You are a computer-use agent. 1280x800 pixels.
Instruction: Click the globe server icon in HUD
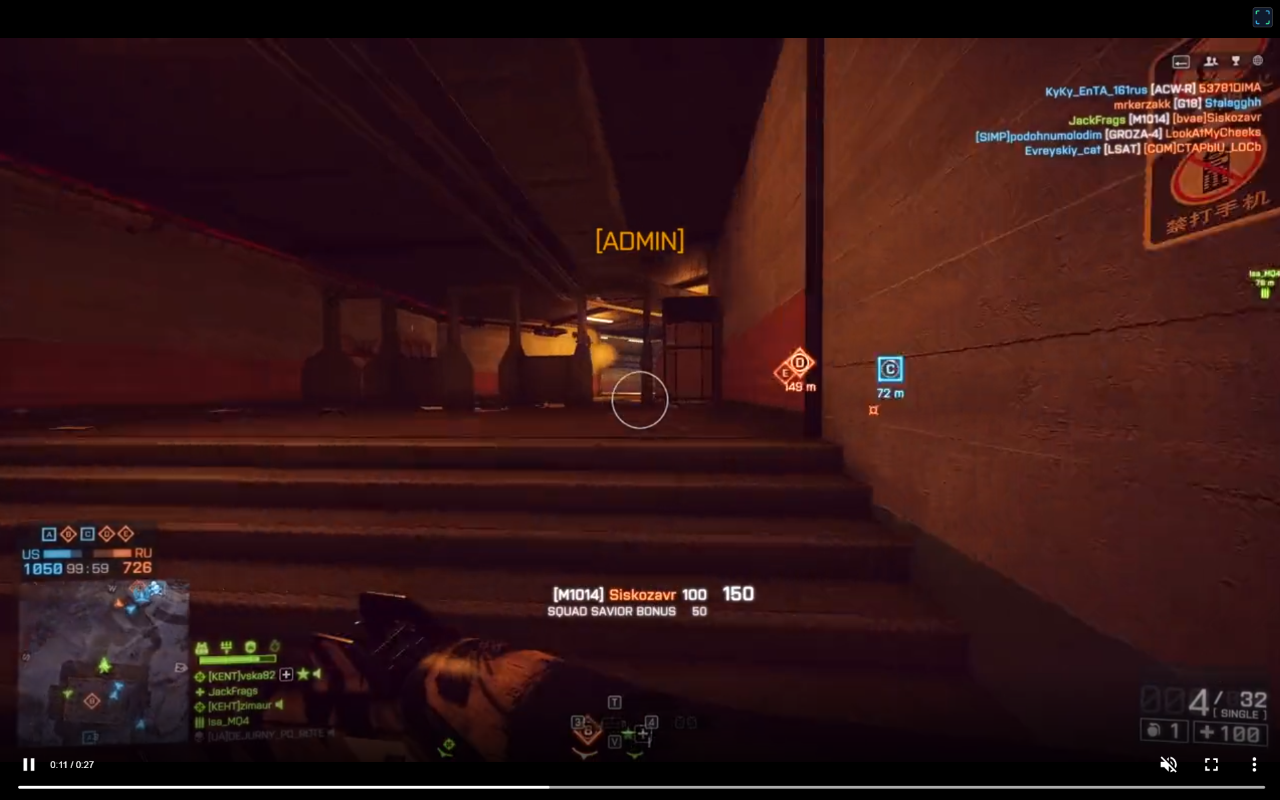(x=1257, y=61)
